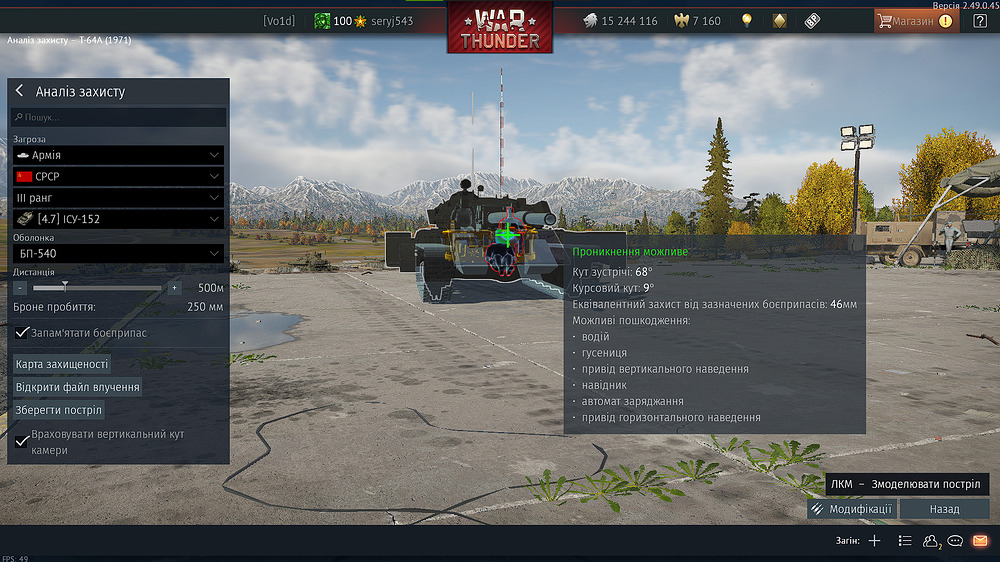Decrease distance with the minus button

tap(19, 288)
